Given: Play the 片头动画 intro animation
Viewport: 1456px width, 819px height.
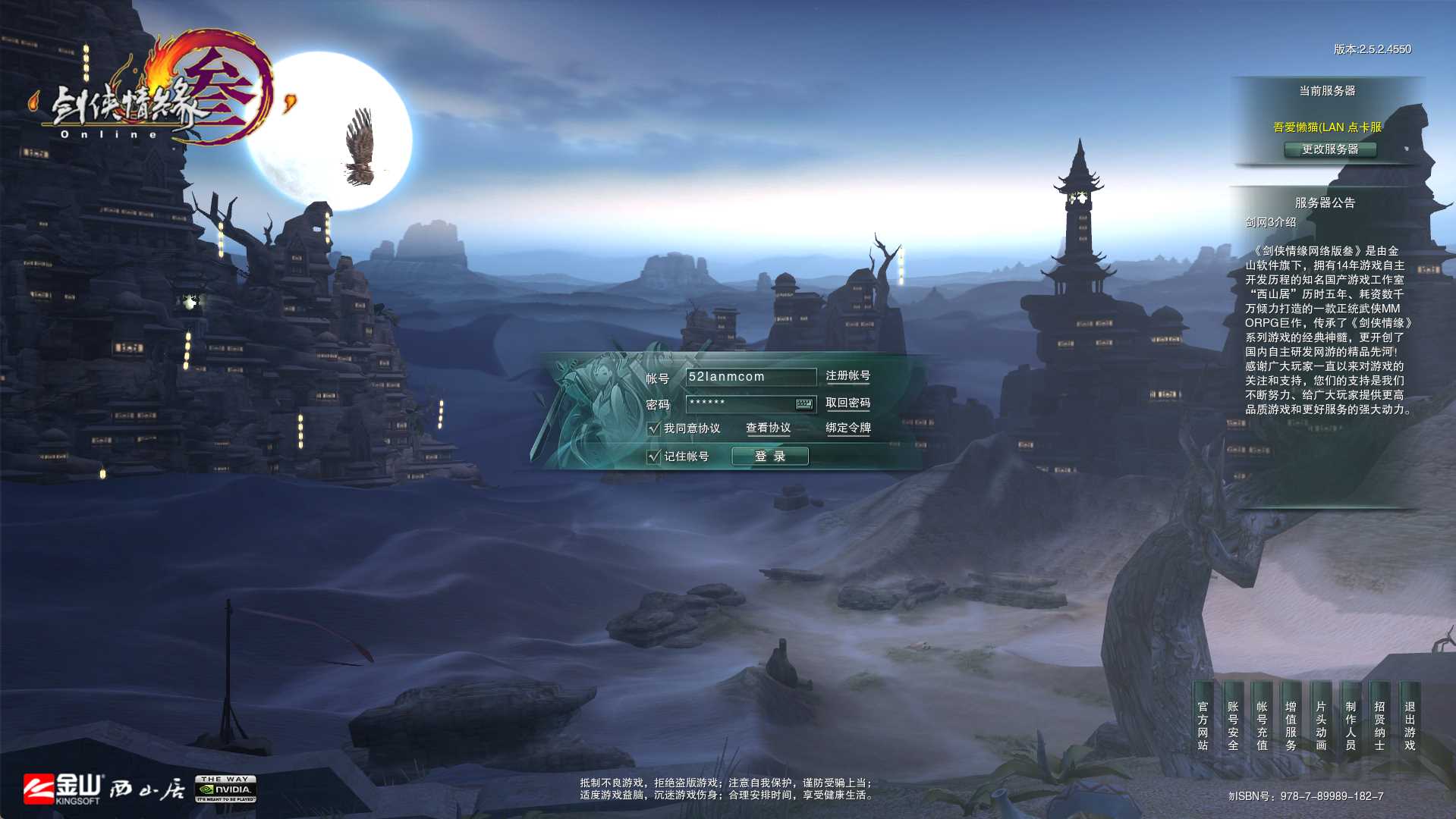Looking at the screenshot, I should click(x=1321, y=726).
